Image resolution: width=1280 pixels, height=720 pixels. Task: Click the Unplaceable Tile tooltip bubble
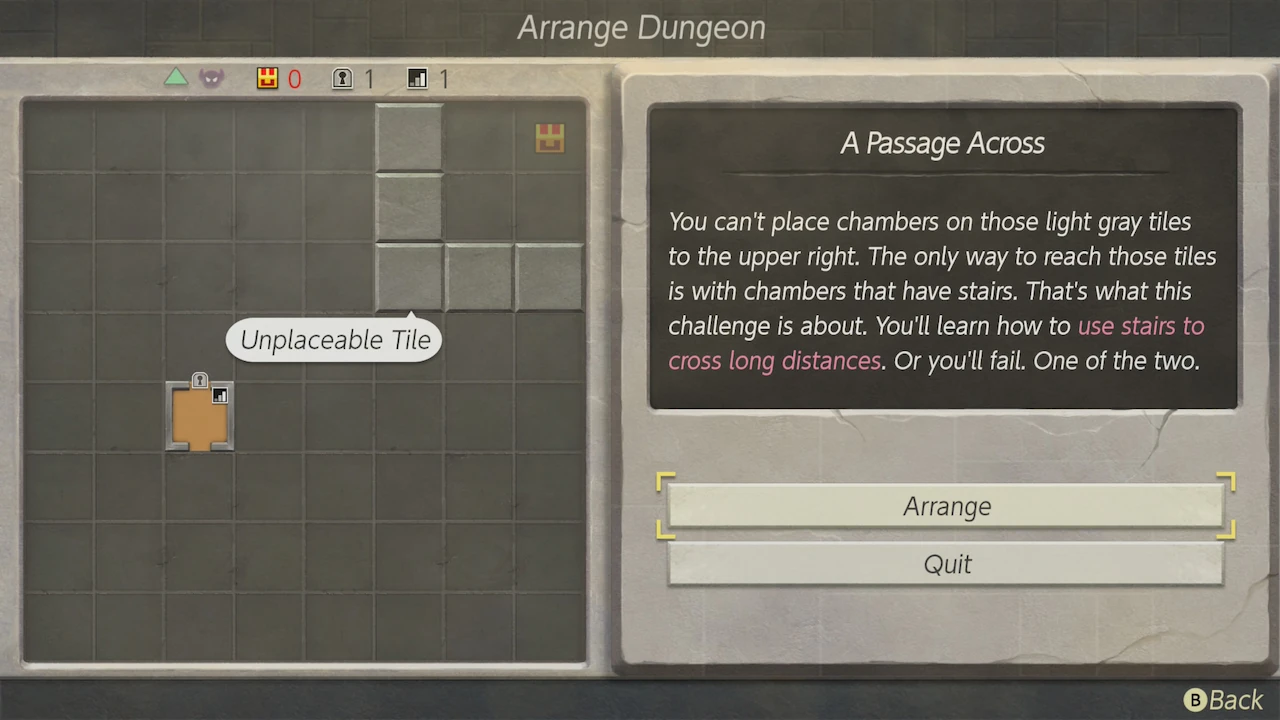[333, 340]
